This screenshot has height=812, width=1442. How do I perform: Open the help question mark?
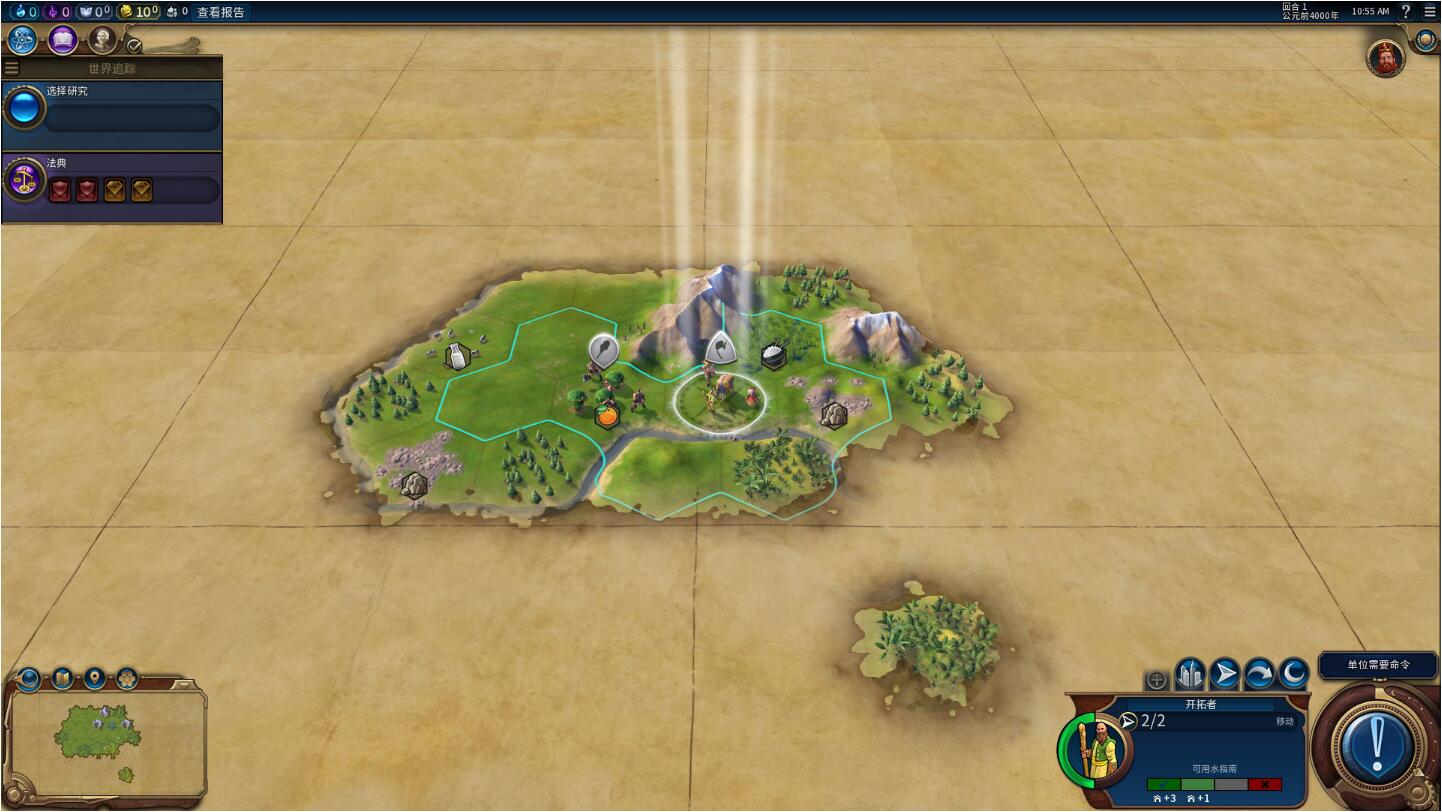coord(1406,12)
